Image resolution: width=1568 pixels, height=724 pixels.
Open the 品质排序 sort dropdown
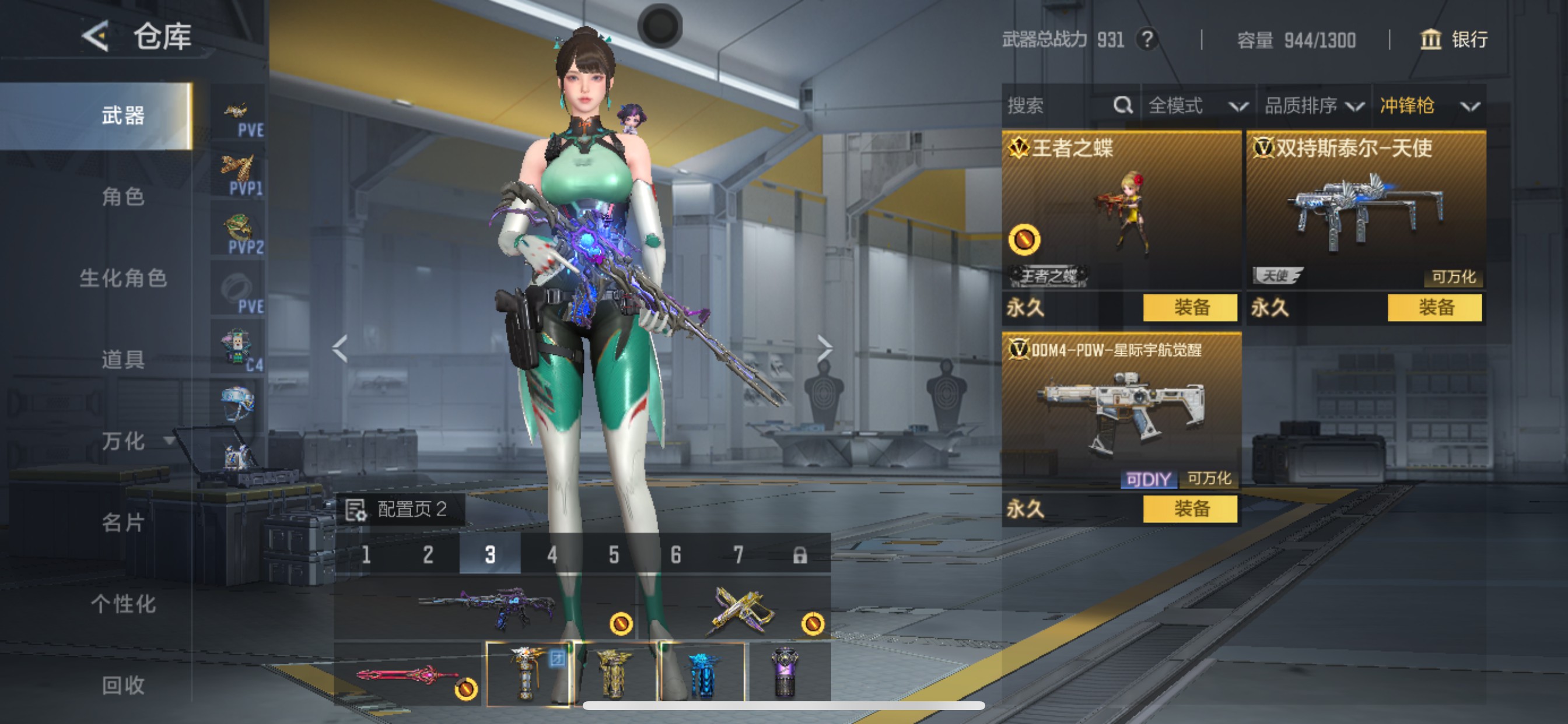click(1313, 106)
